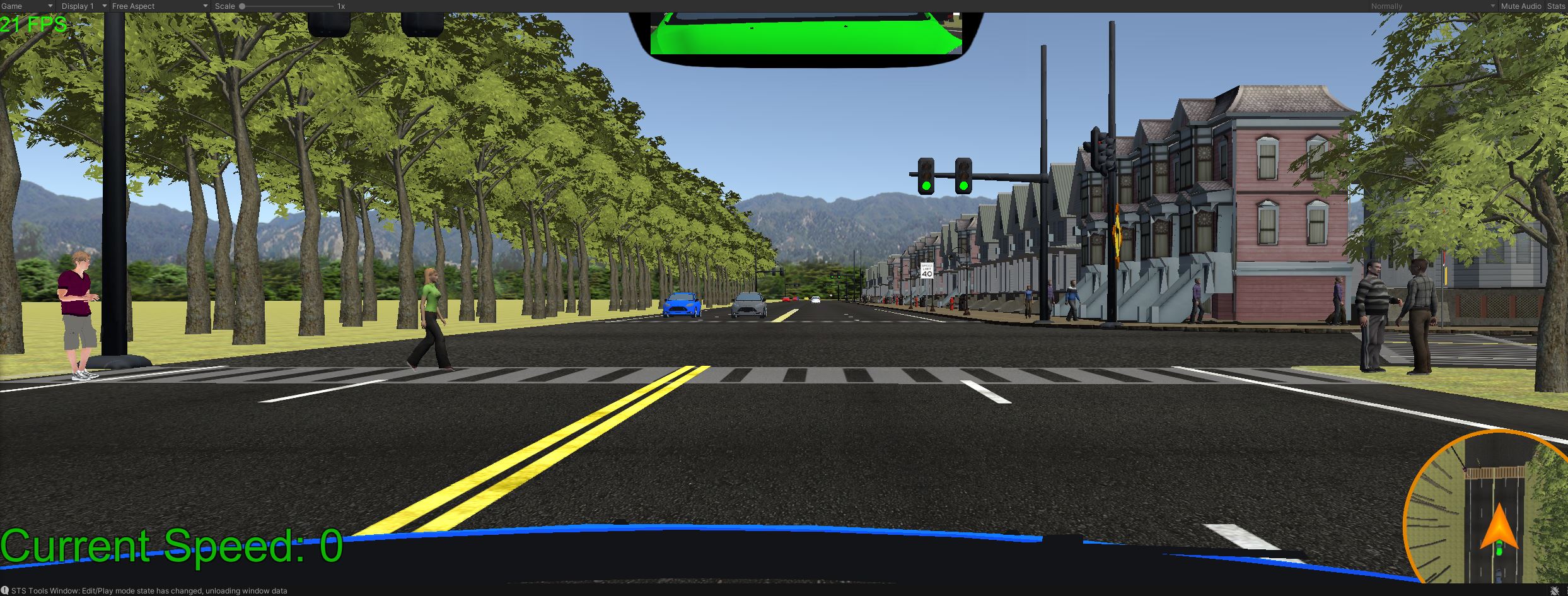Click the 21 FPS counter

tap(32, 25)
